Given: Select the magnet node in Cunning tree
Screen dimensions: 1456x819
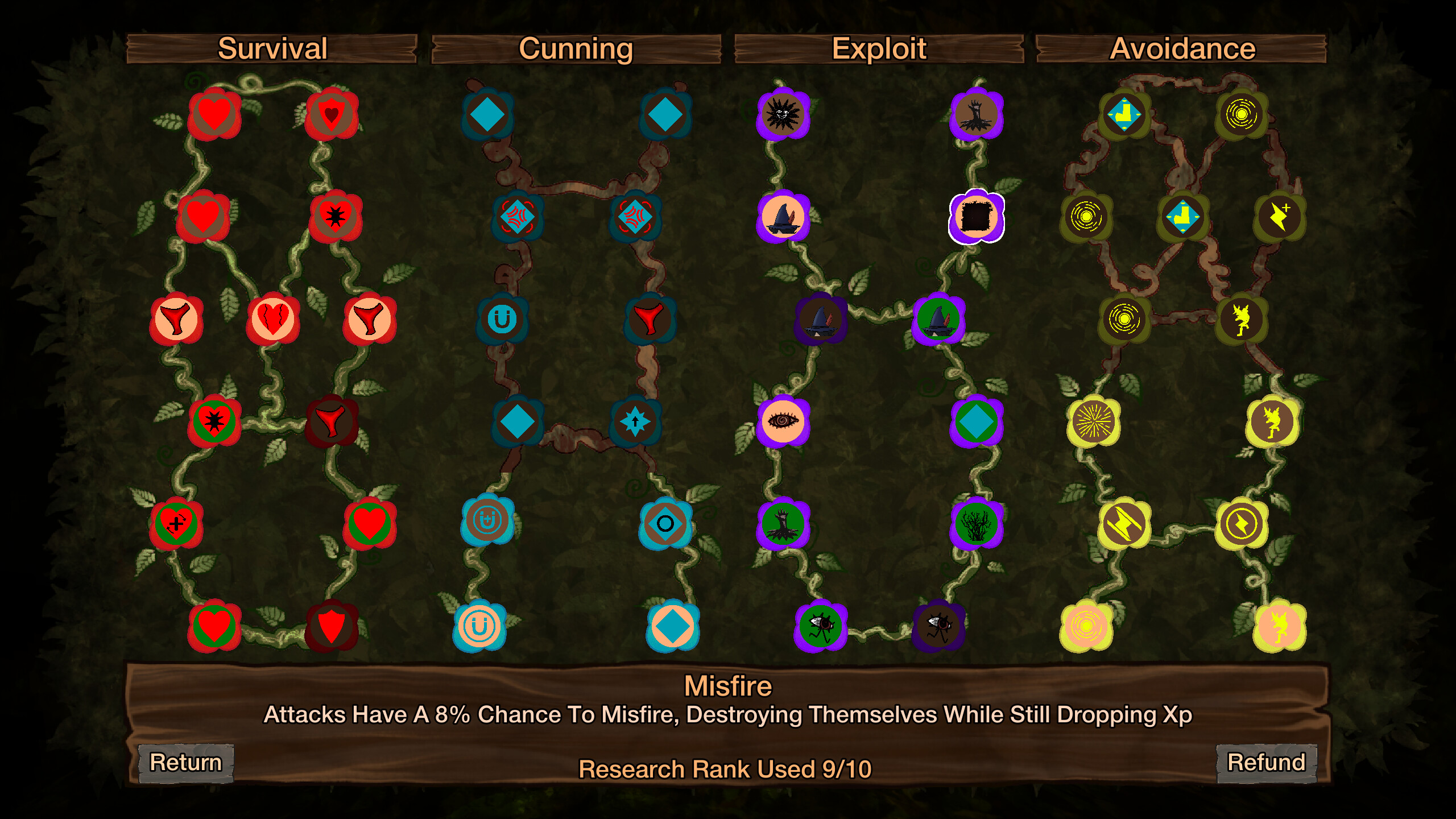Looking at the screenshot, I should click(x=504, y=319).
